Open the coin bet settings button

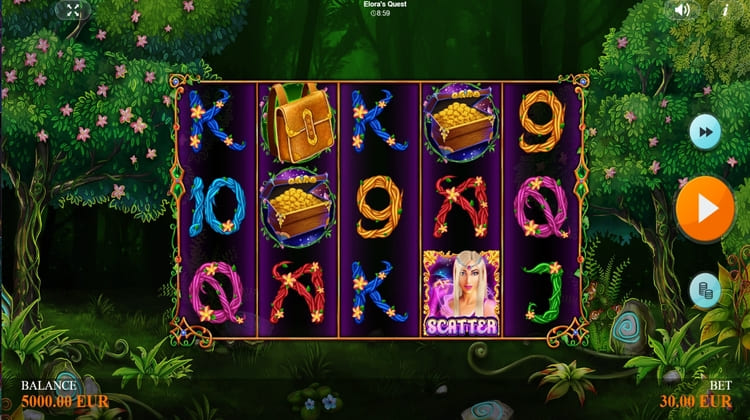tap(705, 290)
